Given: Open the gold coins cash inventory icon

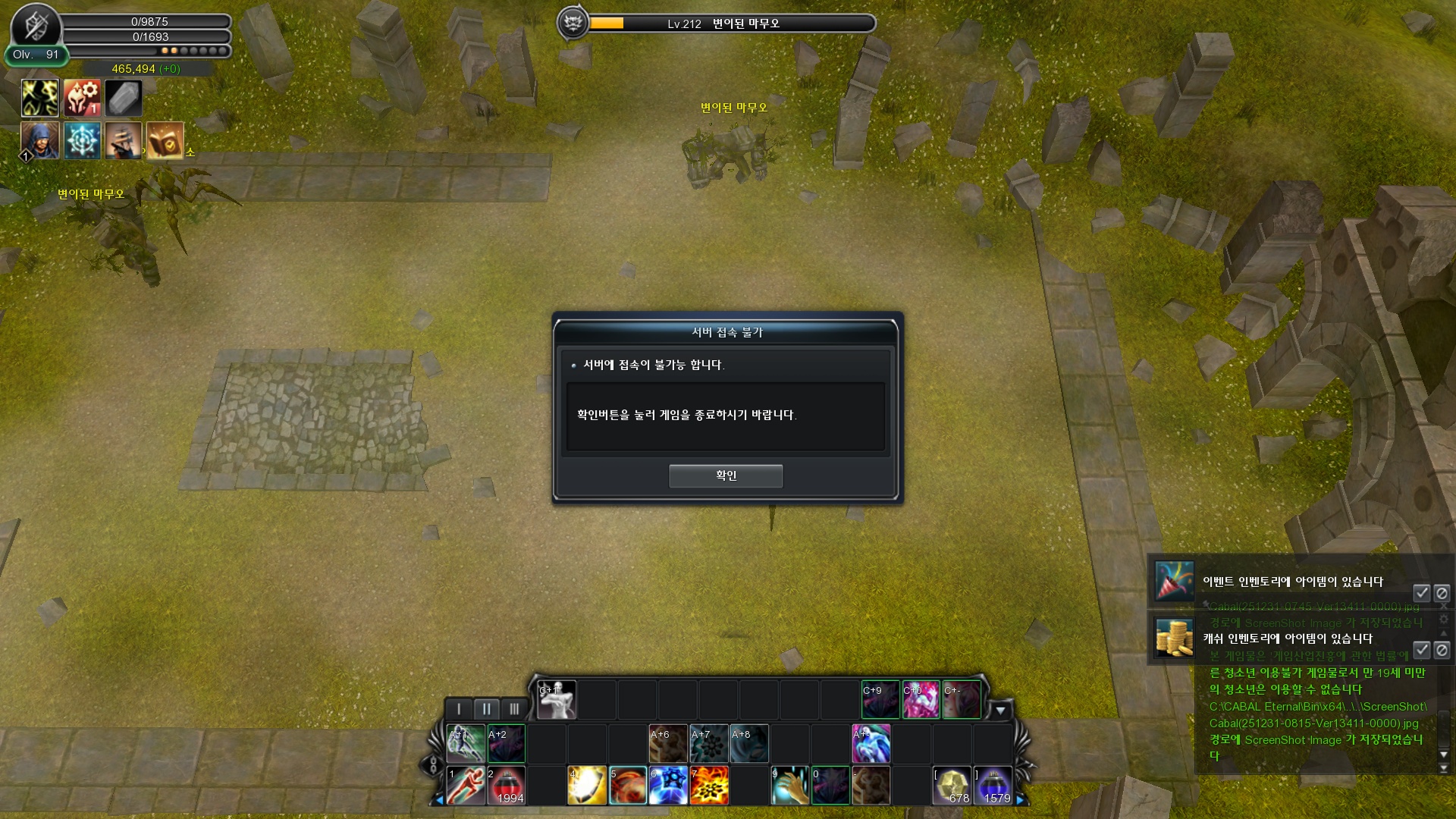Looking at the screenshot, I should 1174,638.
